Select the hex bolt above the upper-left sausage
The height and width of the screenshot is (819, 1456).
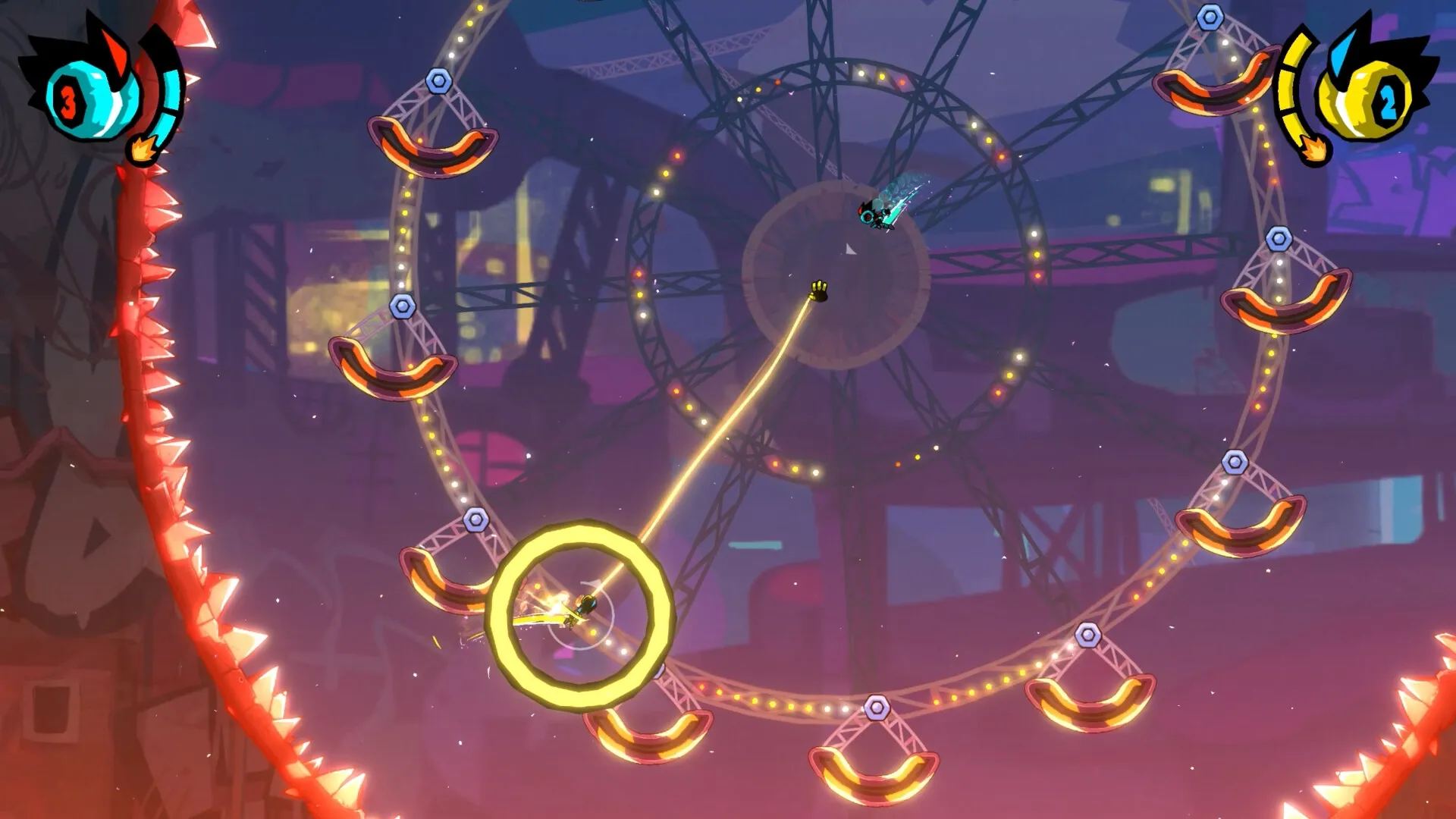[440, 80]
